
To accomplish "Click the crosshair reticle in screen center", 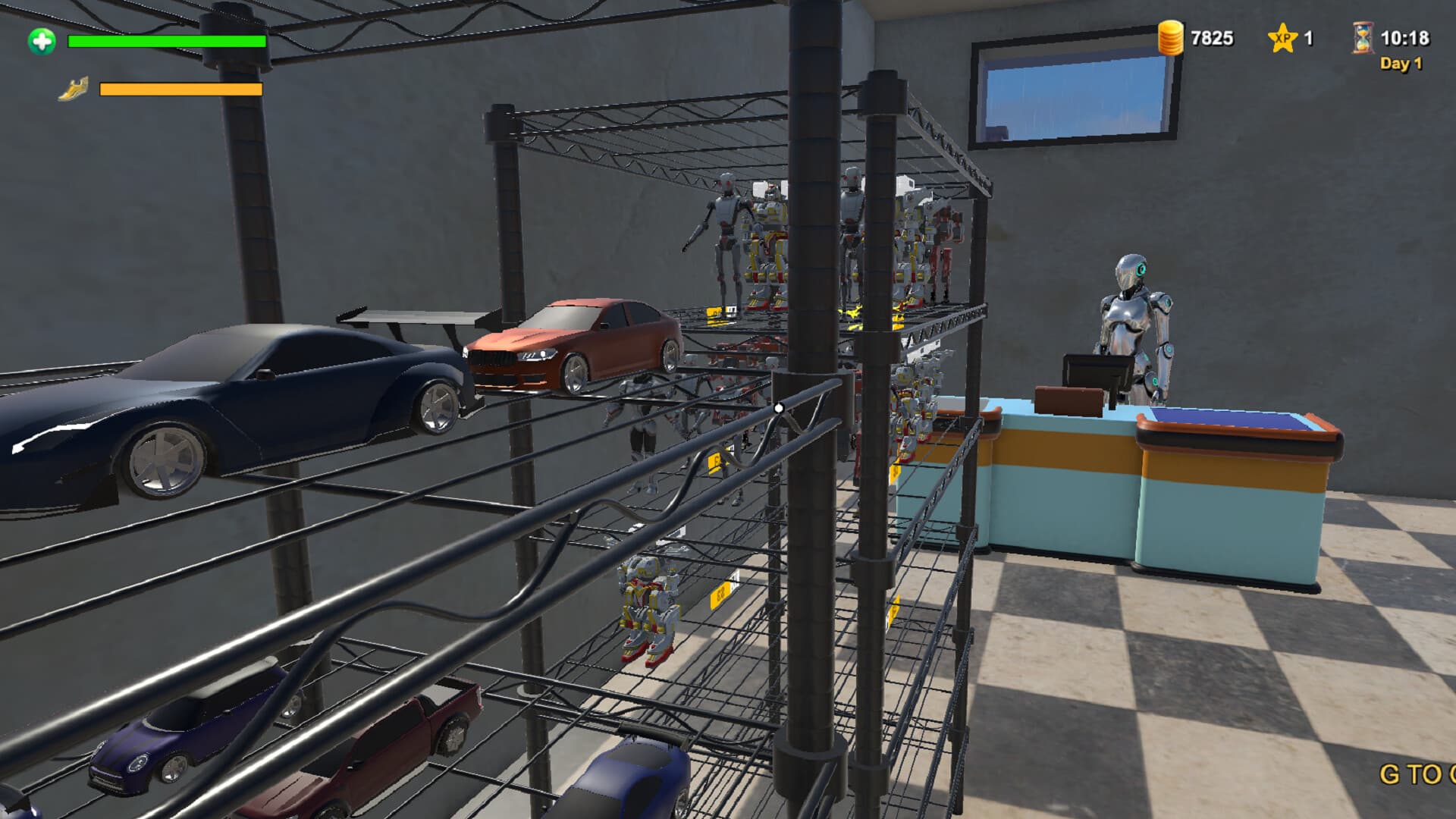I will pyautogui.click(x=778, y=407).
